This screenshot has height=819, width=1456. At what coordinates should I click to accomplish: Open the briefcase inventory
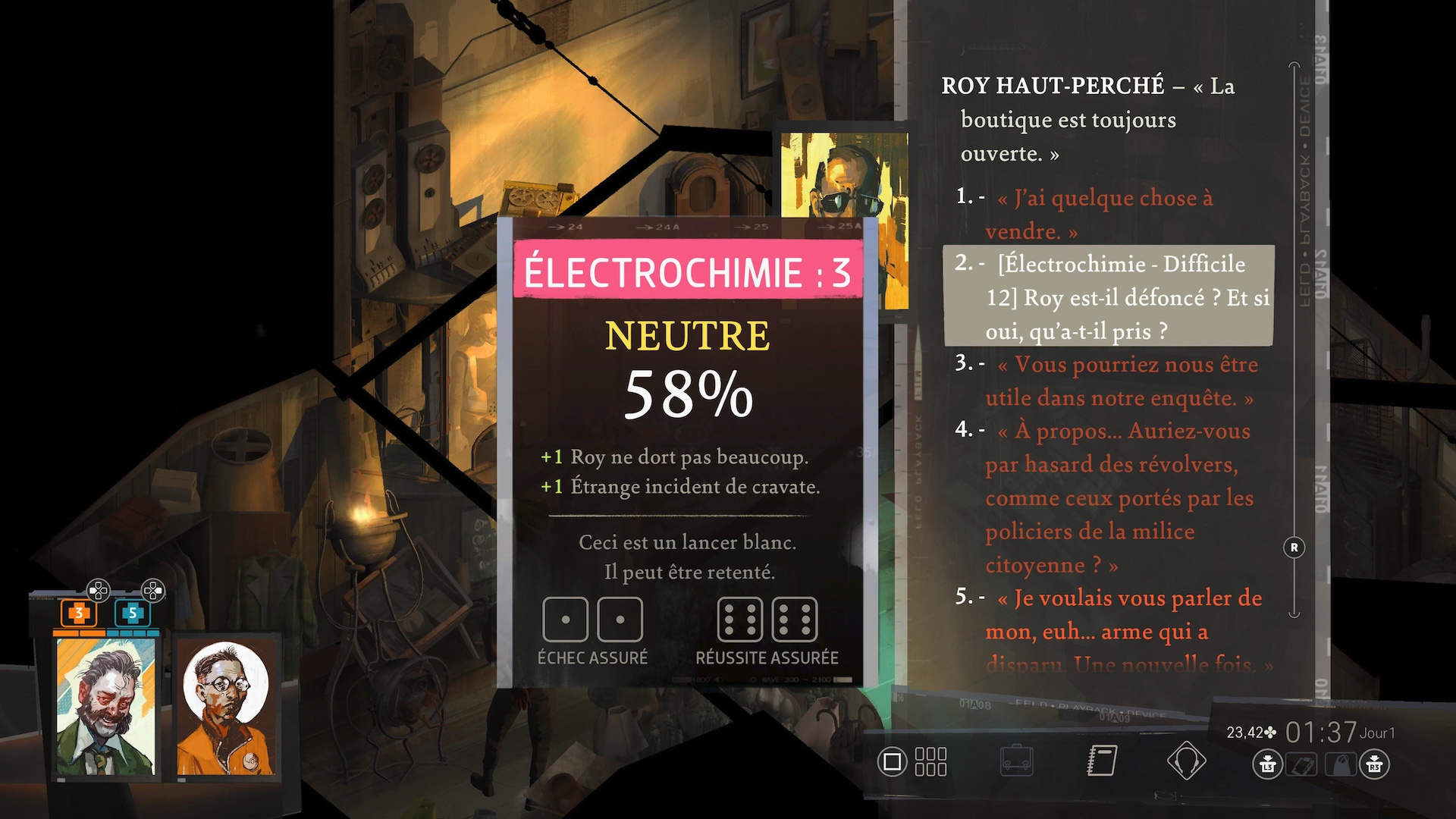[1016, 761]
